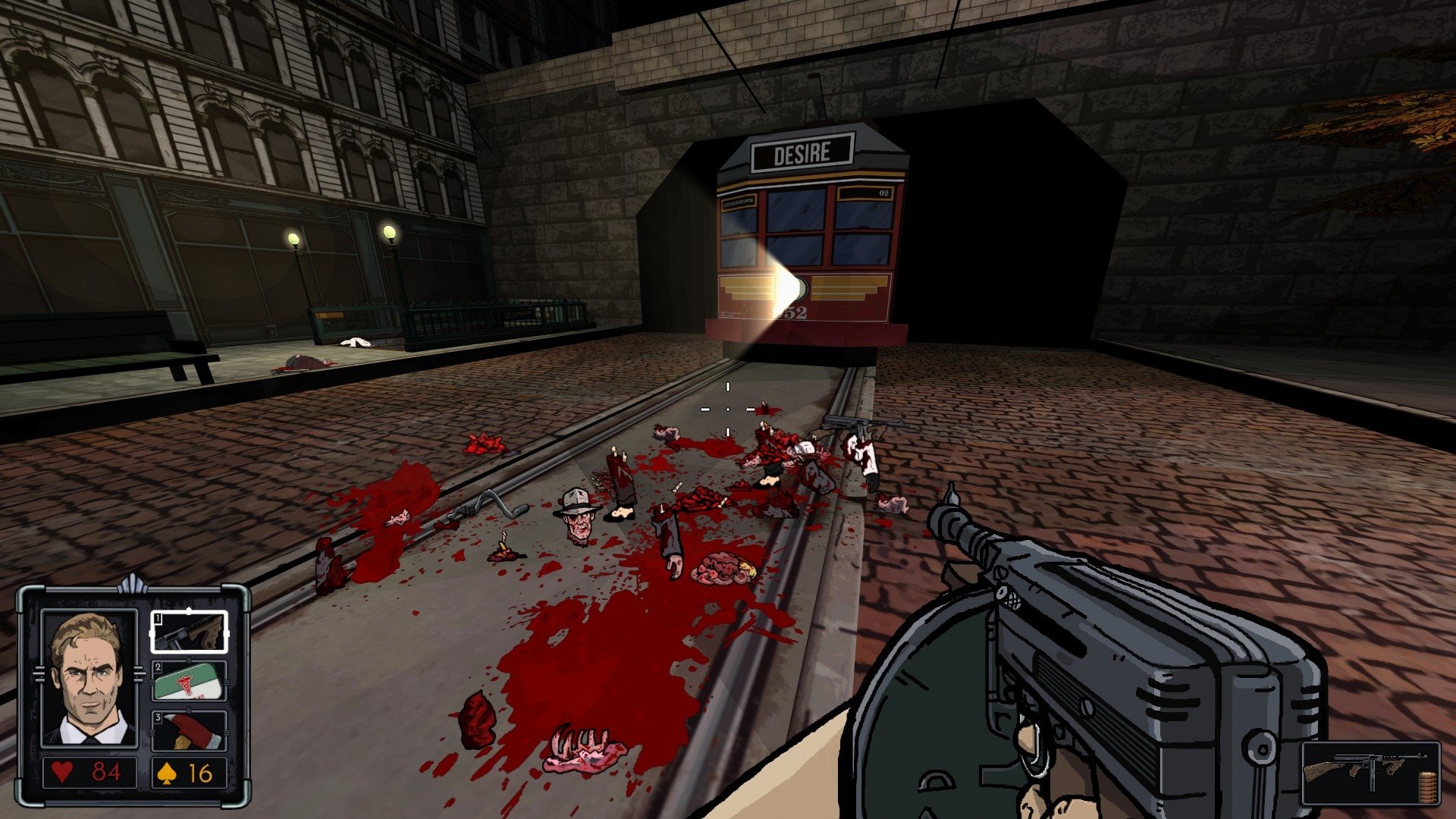1456x819 pixels.
Task: Select the Tommy gun in slot 1
Action: (189, 632)
